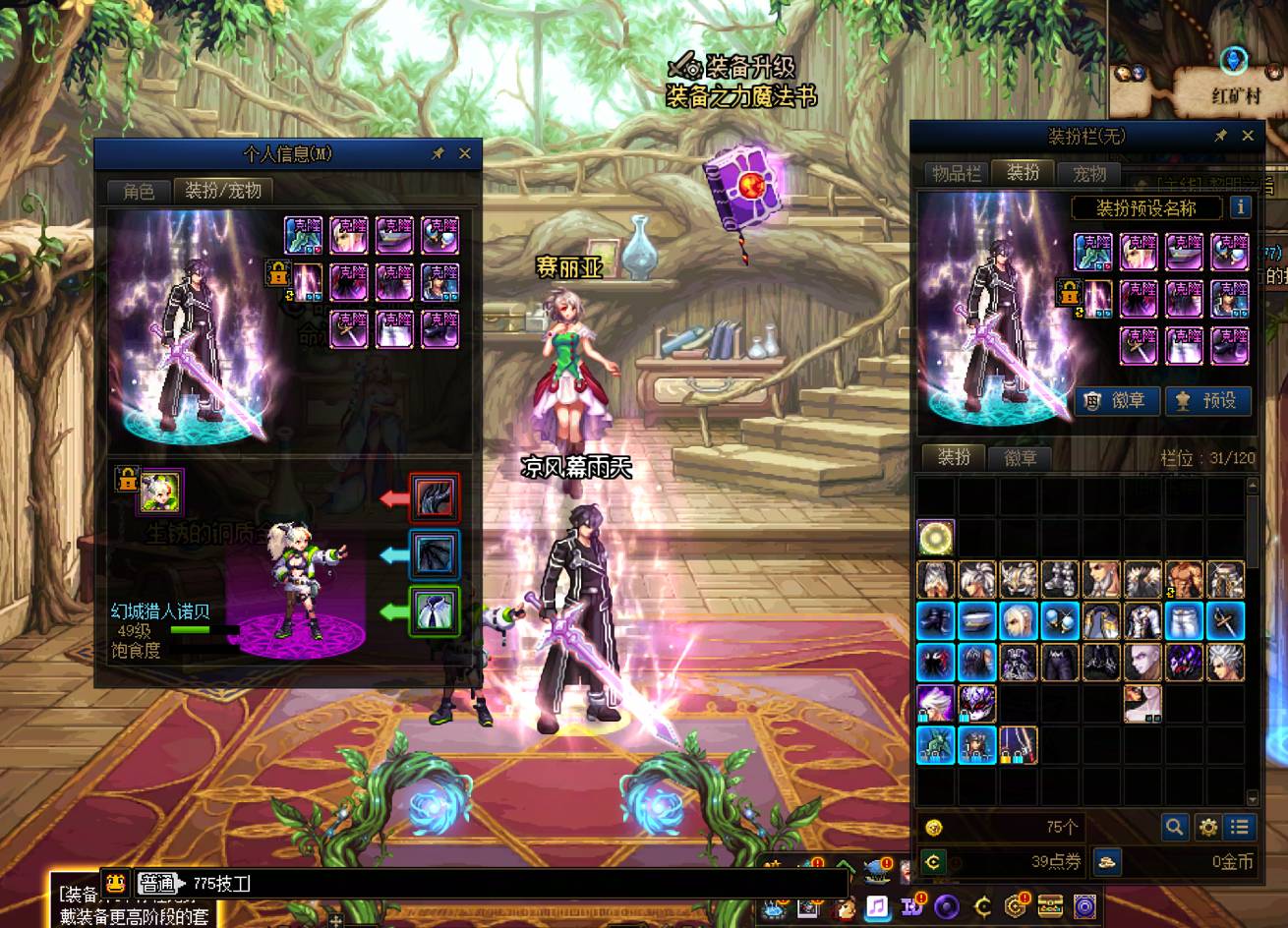Click the 徽章 emblem button
This screenshot has width=1288, height=928.
(1116, 401)
